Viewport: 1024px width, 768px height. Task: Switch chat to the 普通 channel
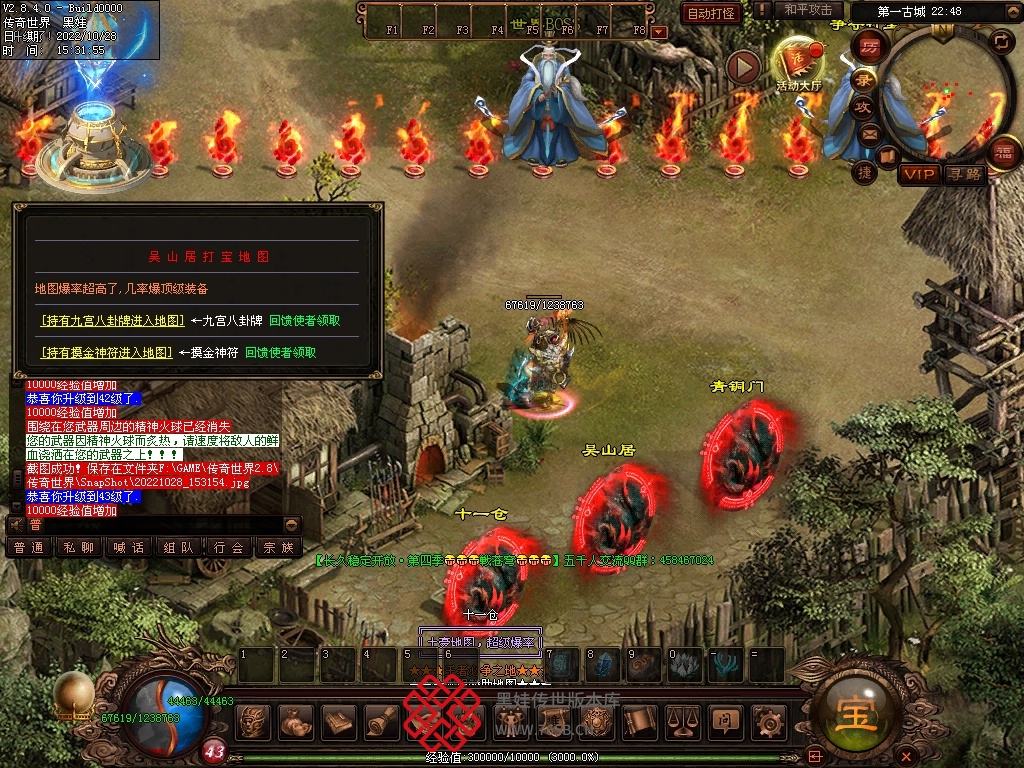coord(29,547)
